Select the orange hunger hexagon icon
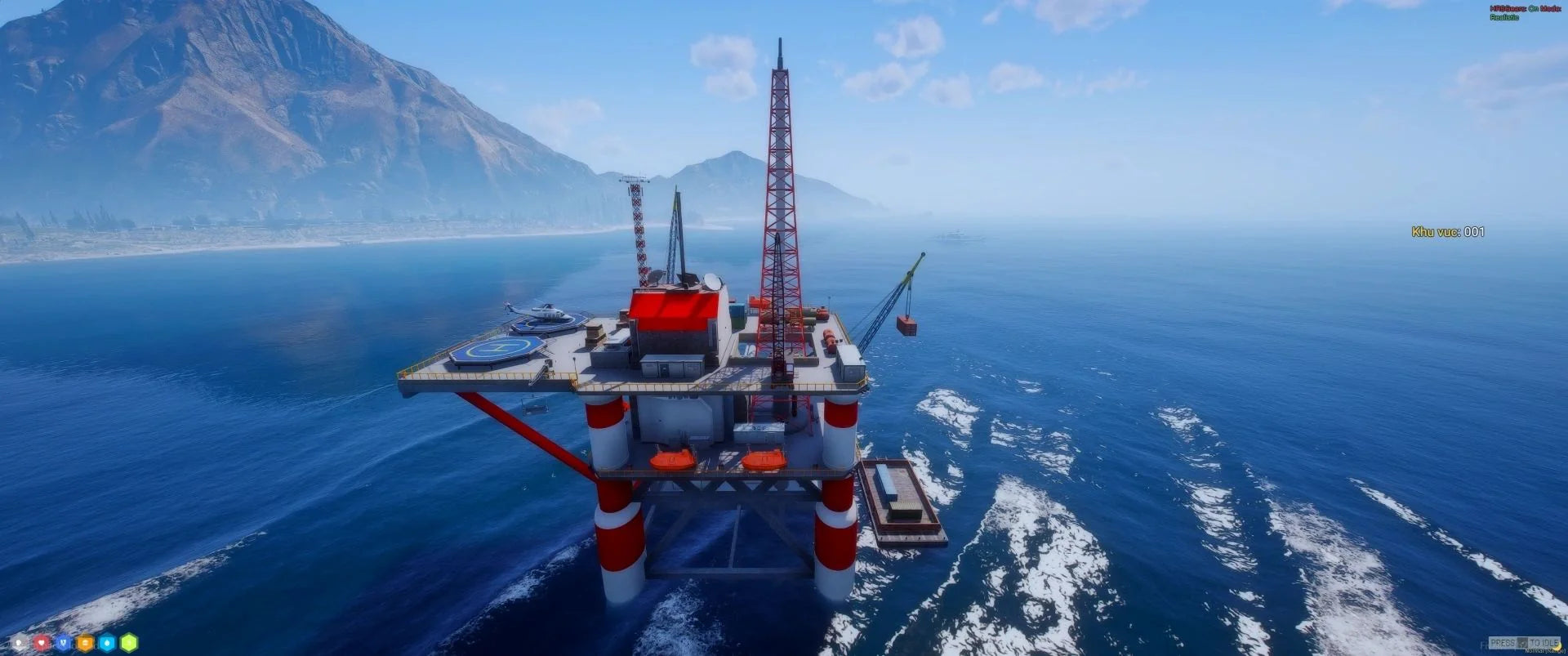The height and width of the screenshot is (656, 1568). (x=85, y=643)
